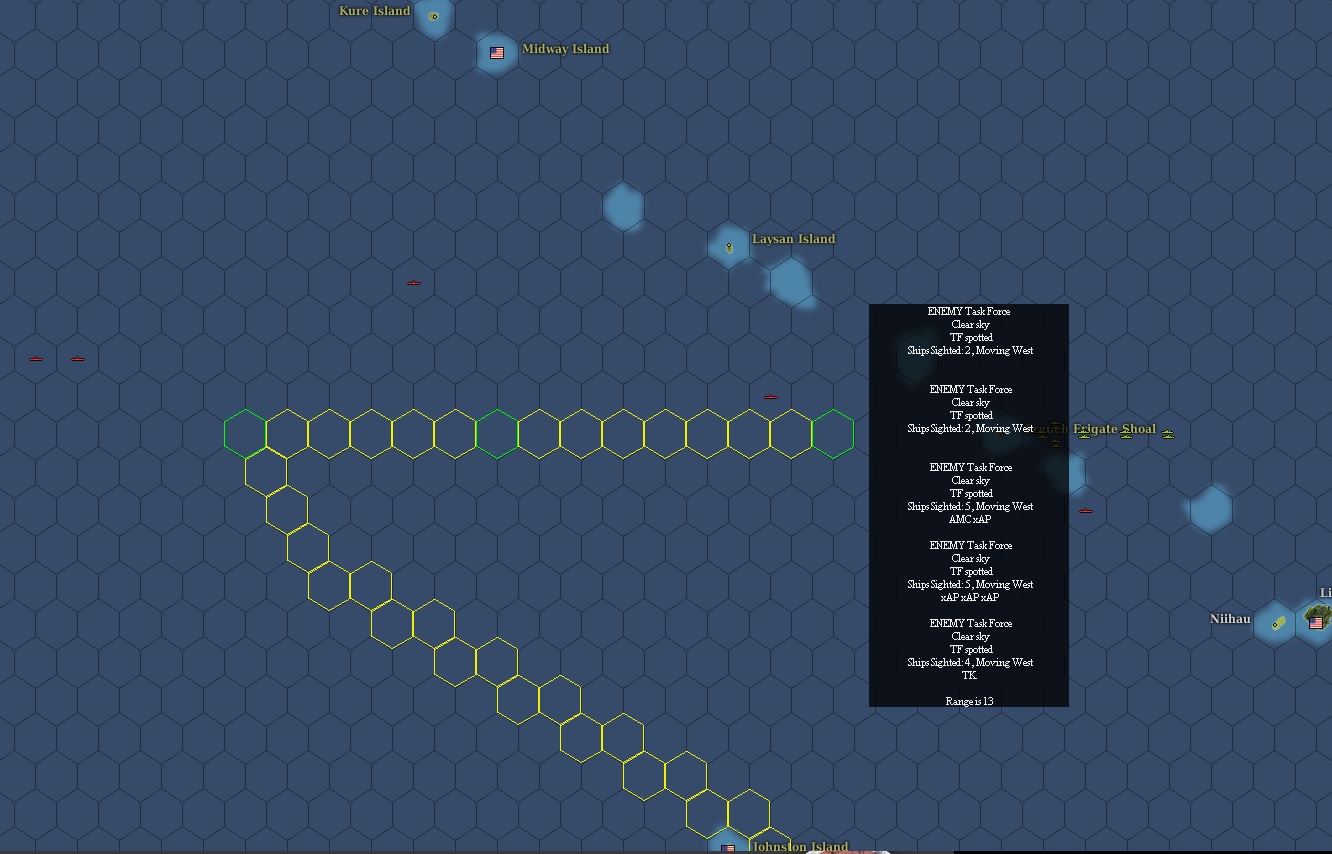Click the Frigate Shoal name label
Image resolution: width=1332 pixels, height=854 pixels.
point(1114,429)
